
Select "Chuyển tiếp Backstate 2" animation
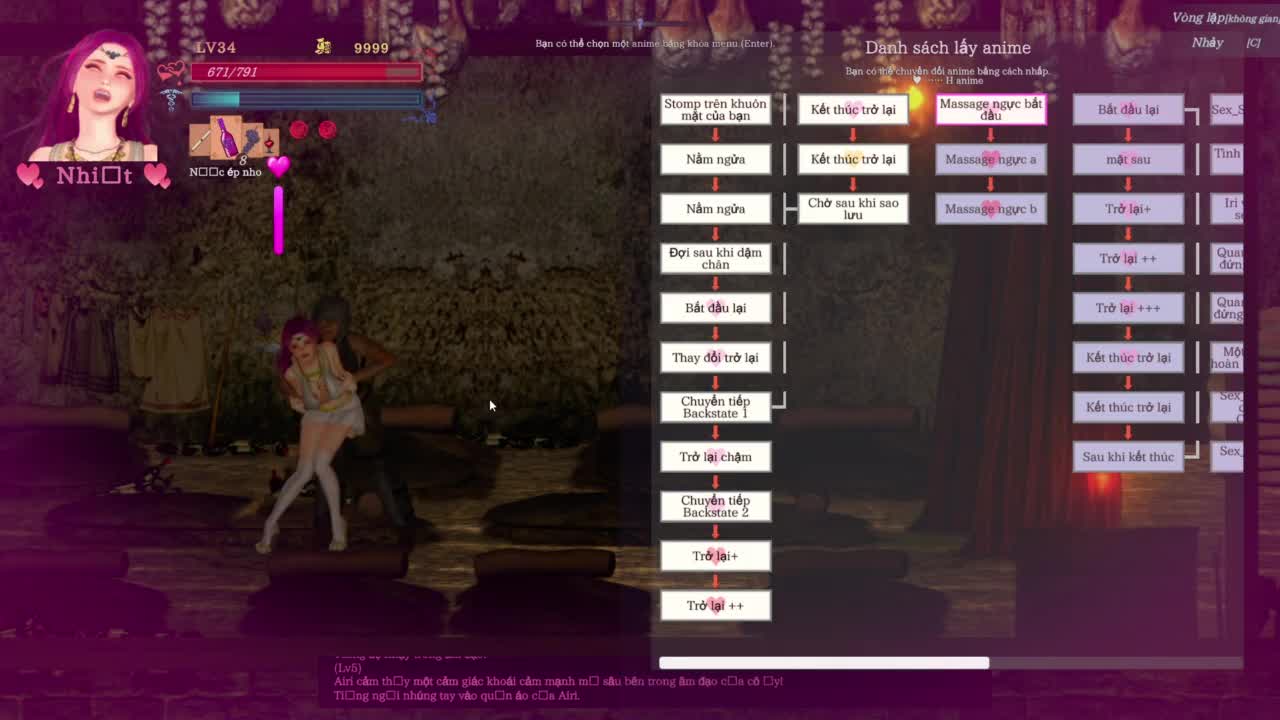715,506
